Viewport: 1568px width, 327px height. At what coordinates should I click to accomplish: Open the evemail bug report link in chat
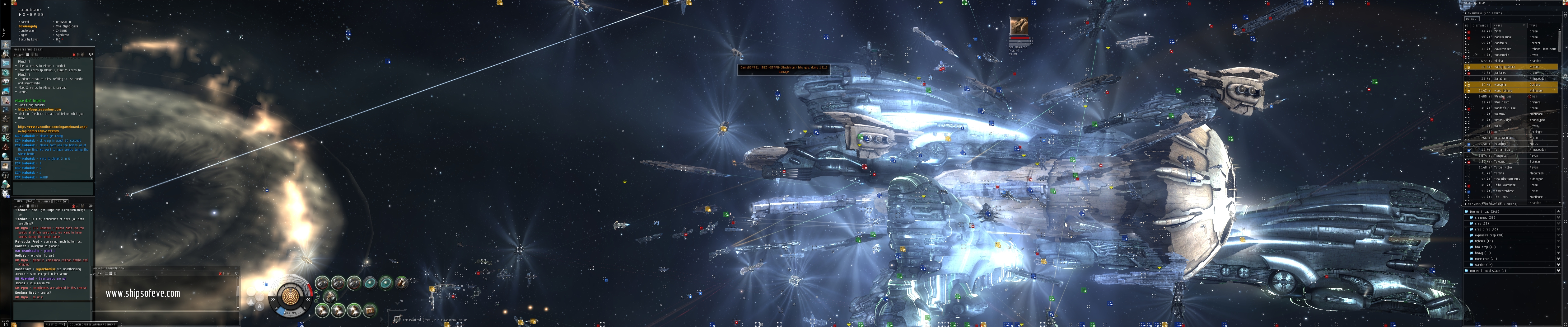[40, 110]
